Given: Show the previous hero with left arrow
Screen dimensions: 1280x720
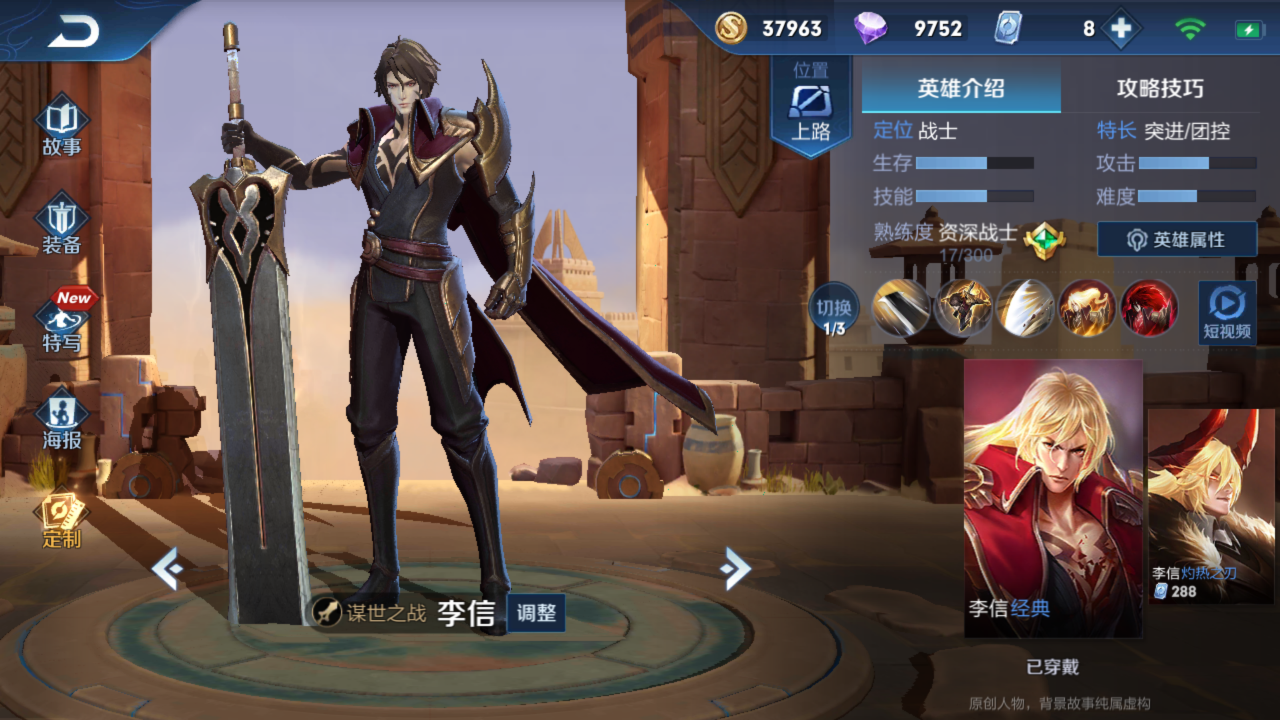Looking at the screenshot, I should click(x=167, y=569).
